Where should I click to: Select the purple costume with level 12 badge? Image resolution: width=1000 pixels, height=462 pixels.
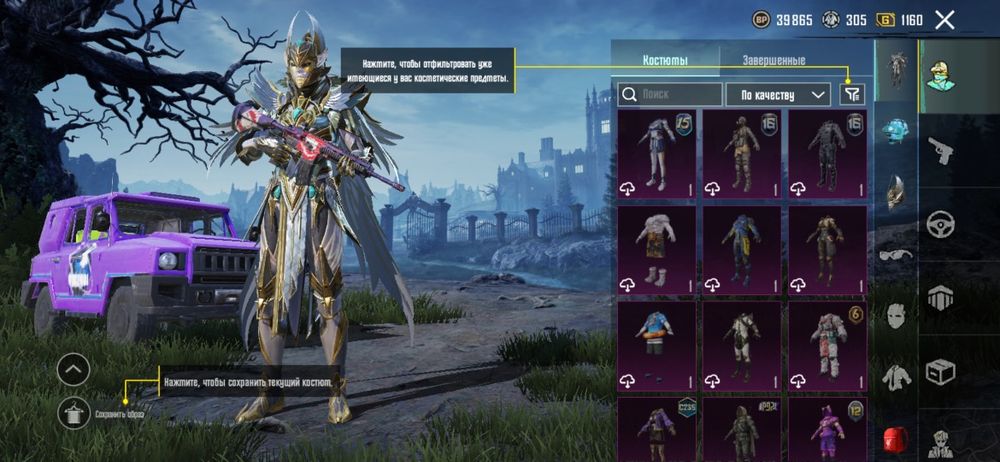pyautogui.click(x=828, y=428)
